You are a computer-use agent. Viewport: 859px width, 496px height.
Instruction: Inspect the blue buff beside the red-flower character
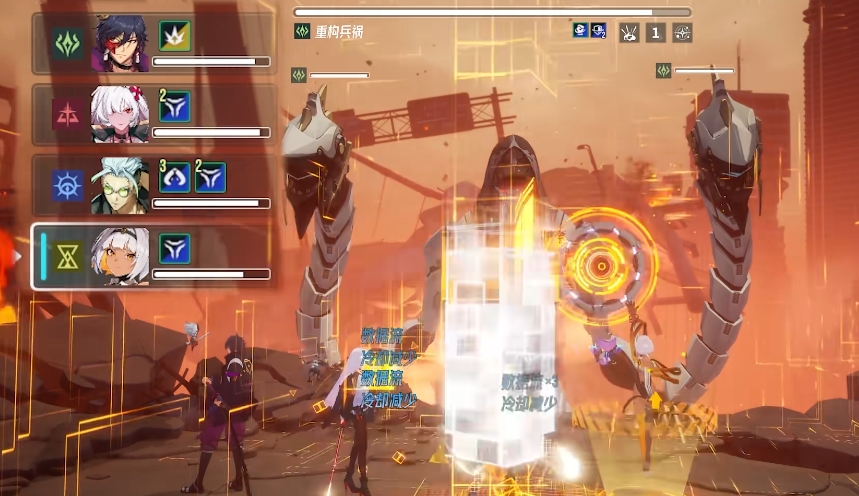click(x=175, y=106)
